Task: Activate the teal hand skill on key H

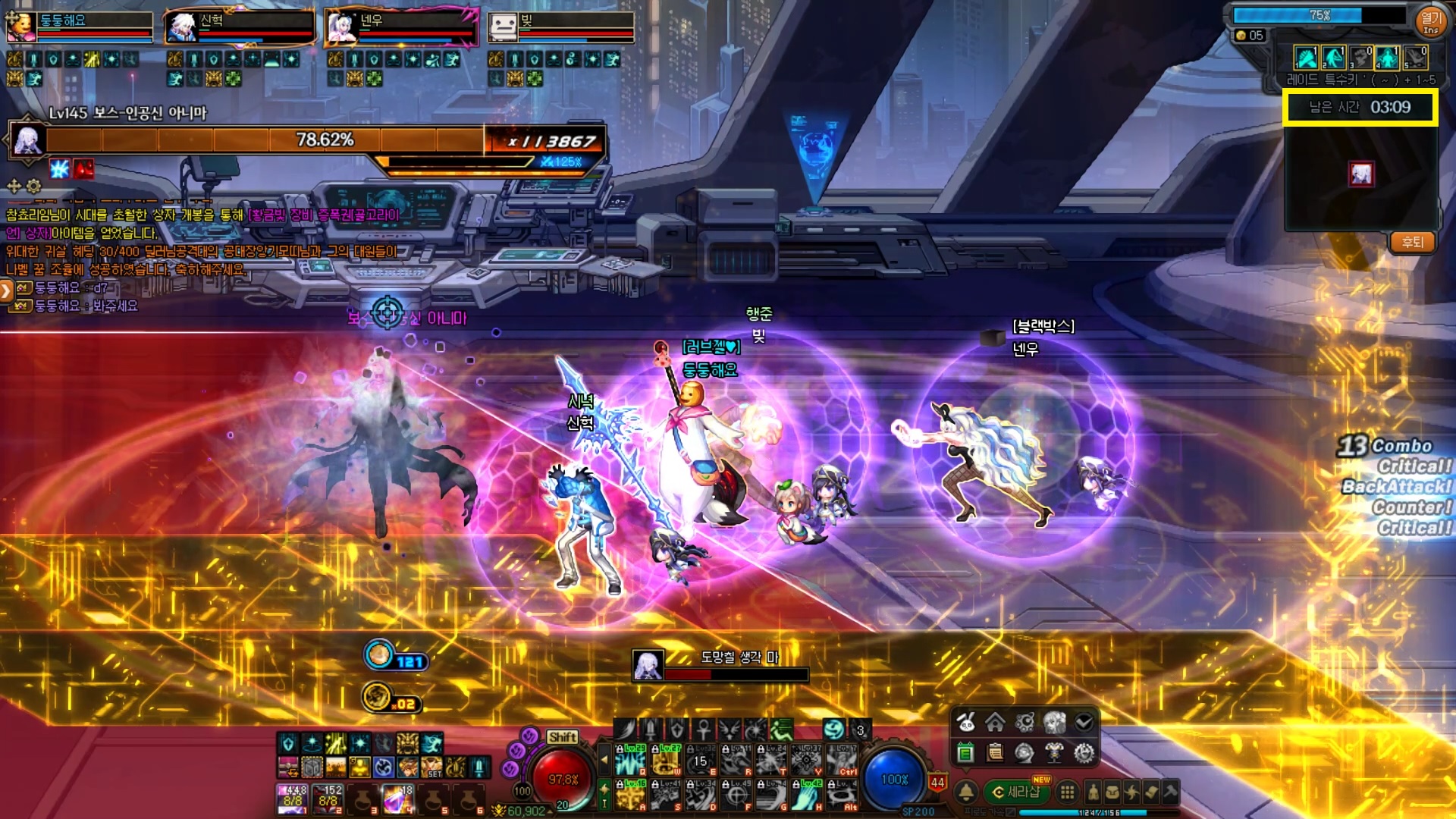Action: (x=807, y=794)
